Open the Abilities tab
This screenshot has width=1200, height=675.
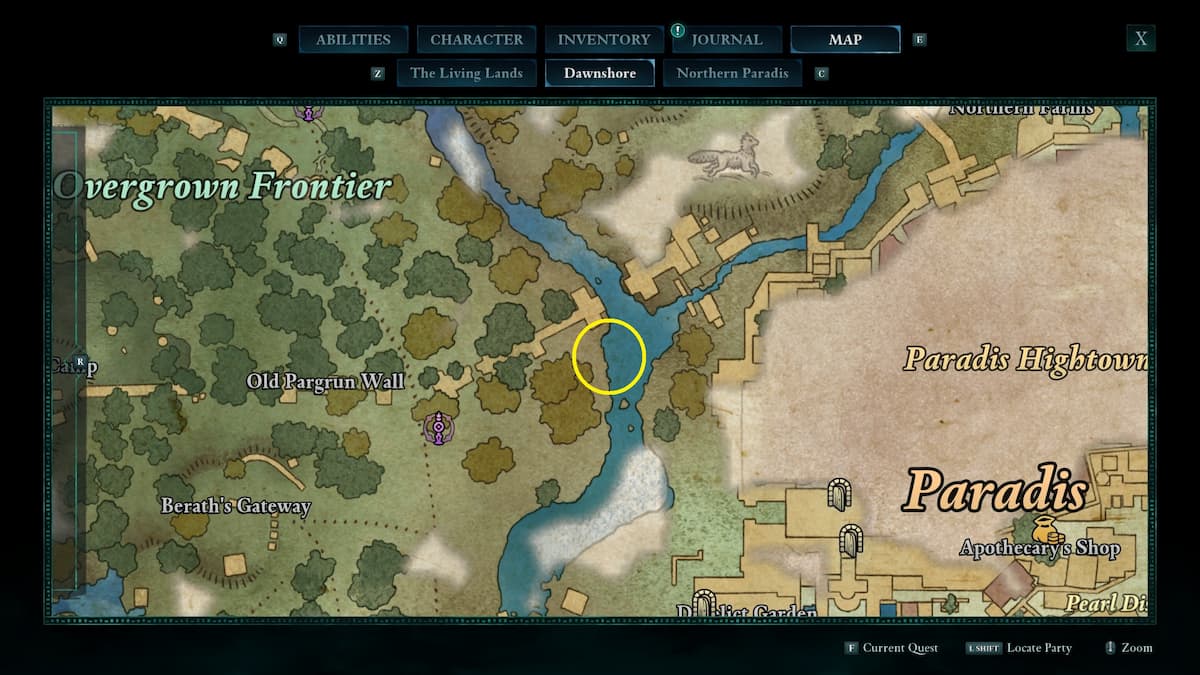click(x=353, y=40)
